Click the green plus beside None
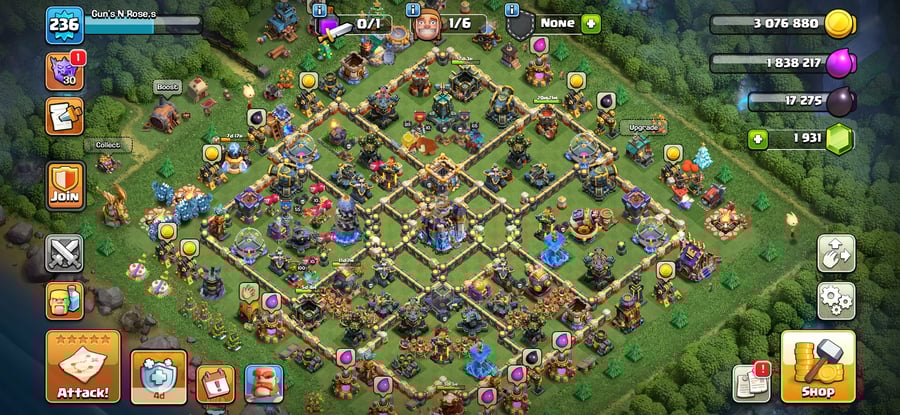 click(x=591, y=22)
